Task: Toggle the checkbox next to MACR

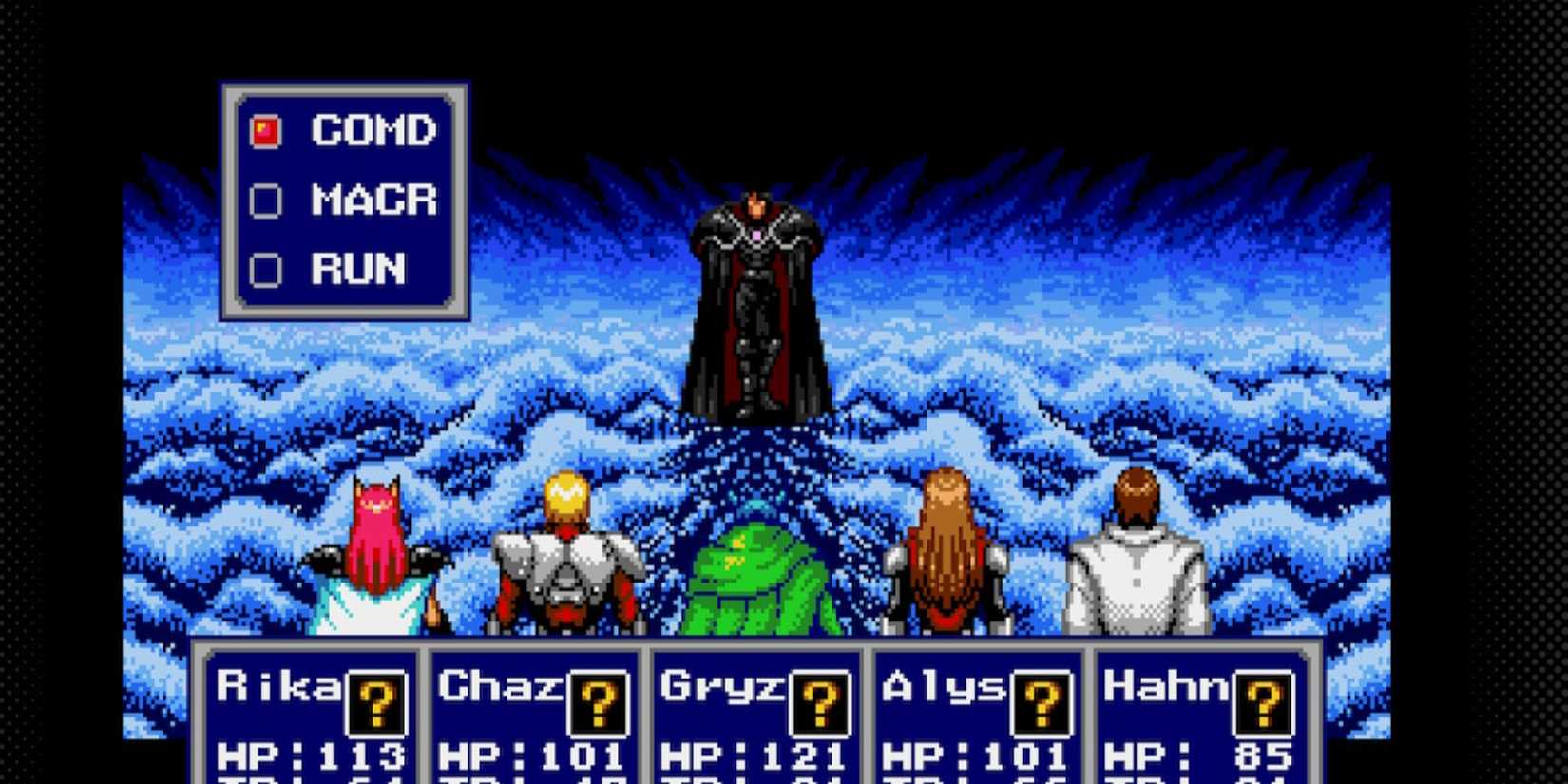Action: [x=264, y=201]
